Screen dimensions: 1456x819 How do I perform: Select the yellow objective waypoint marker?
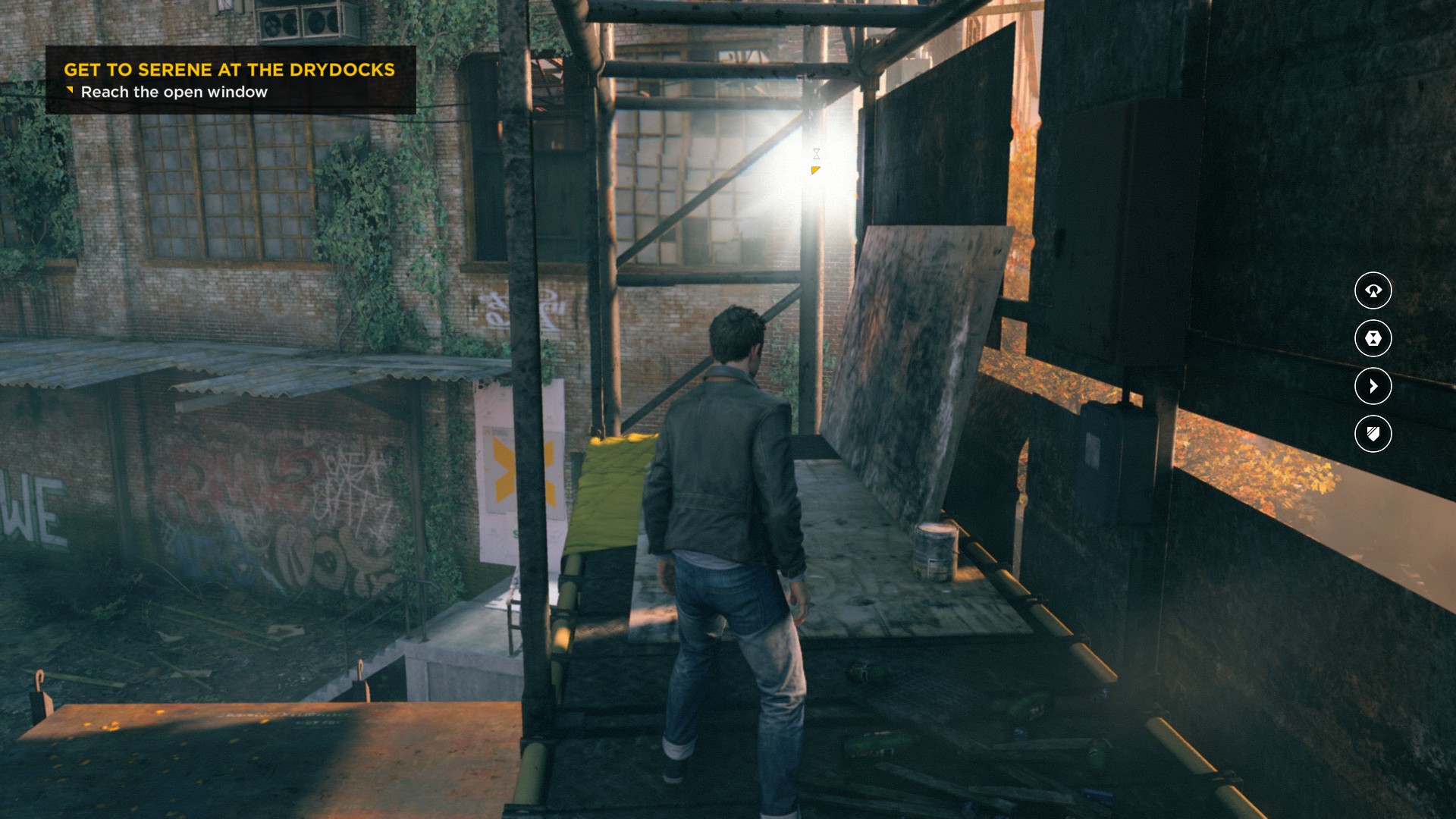click(815, 171)
